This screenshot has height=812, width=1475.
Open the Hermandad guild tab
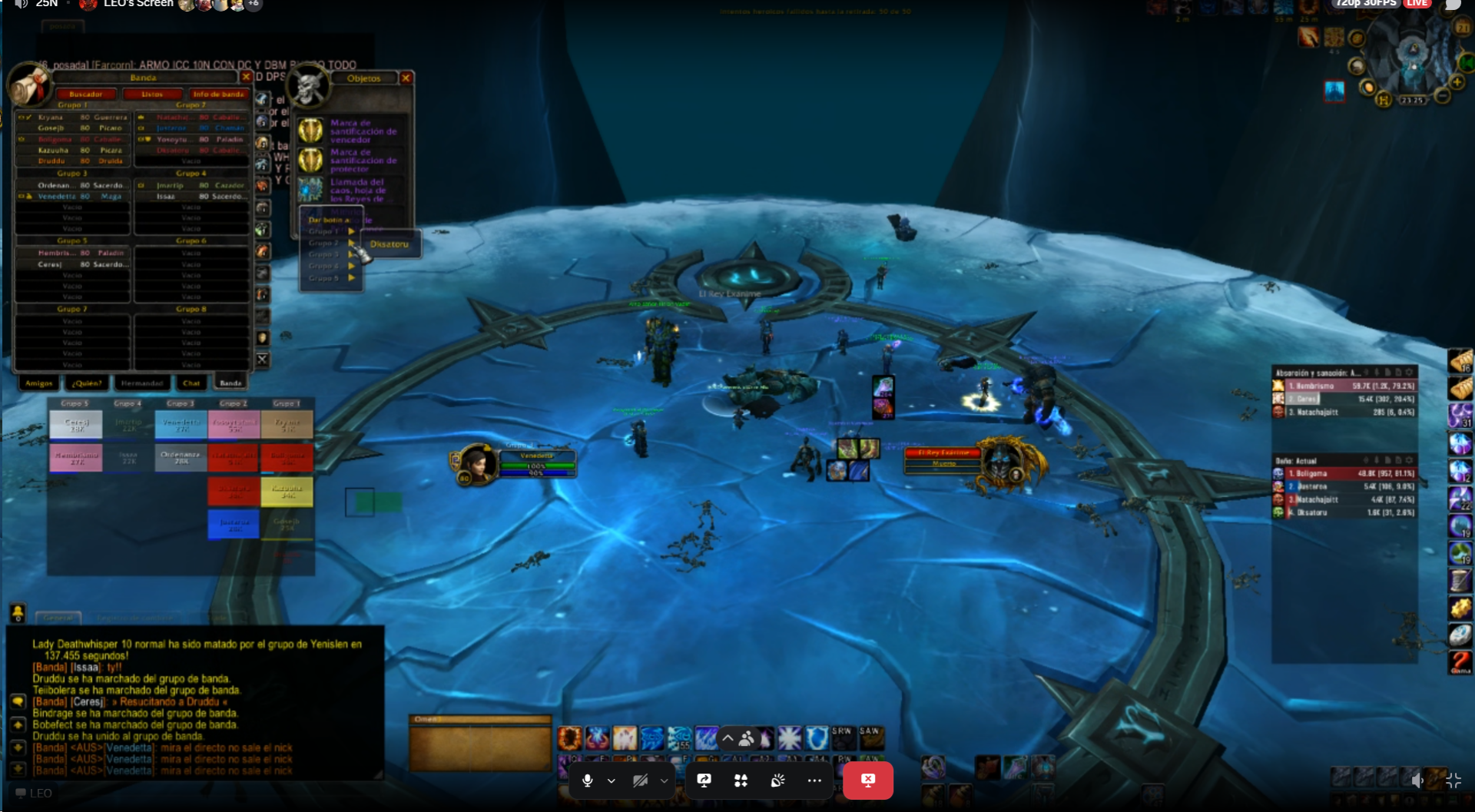click(142, 383)
